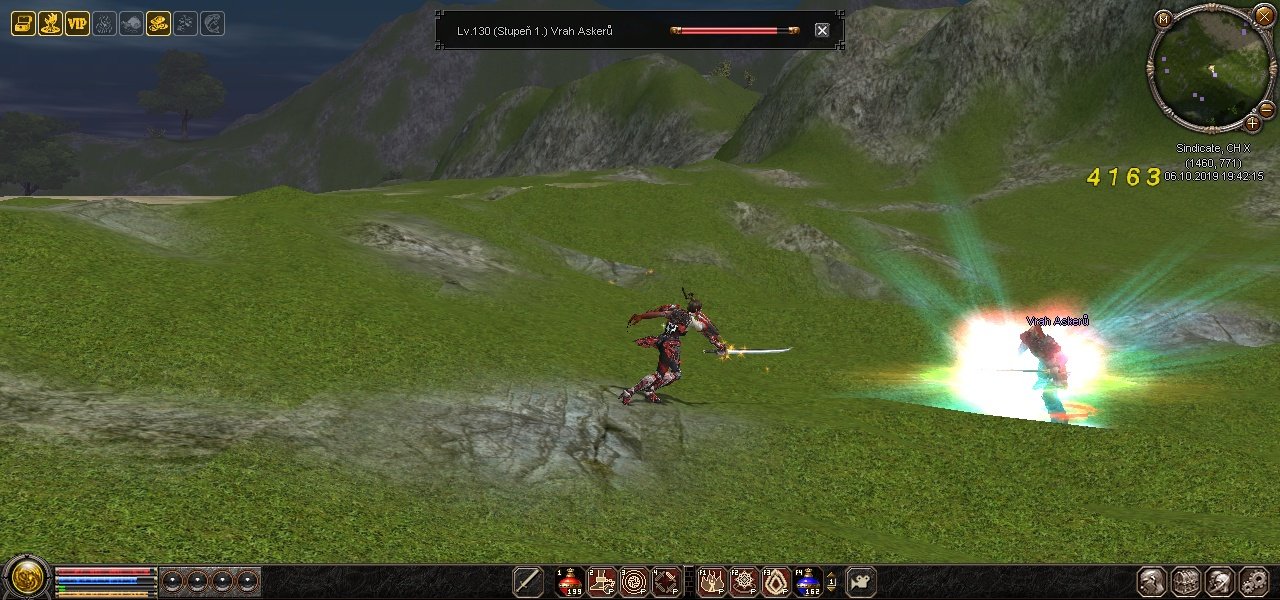1280x600 pixels.
Task: Open the dragon emblem menu button
Action: [x=27, y=578]
